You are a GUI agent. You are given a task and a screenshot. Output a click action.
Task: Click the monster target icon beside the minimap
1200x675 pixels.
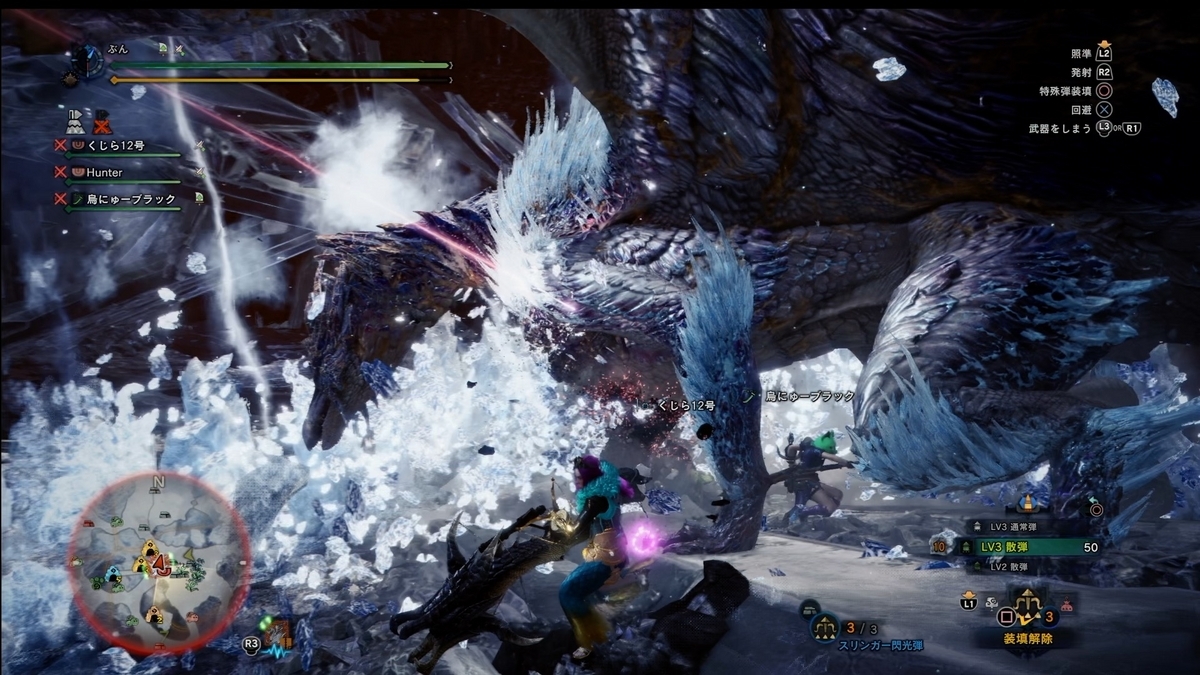pyautogui.click(x=279, y=634)
